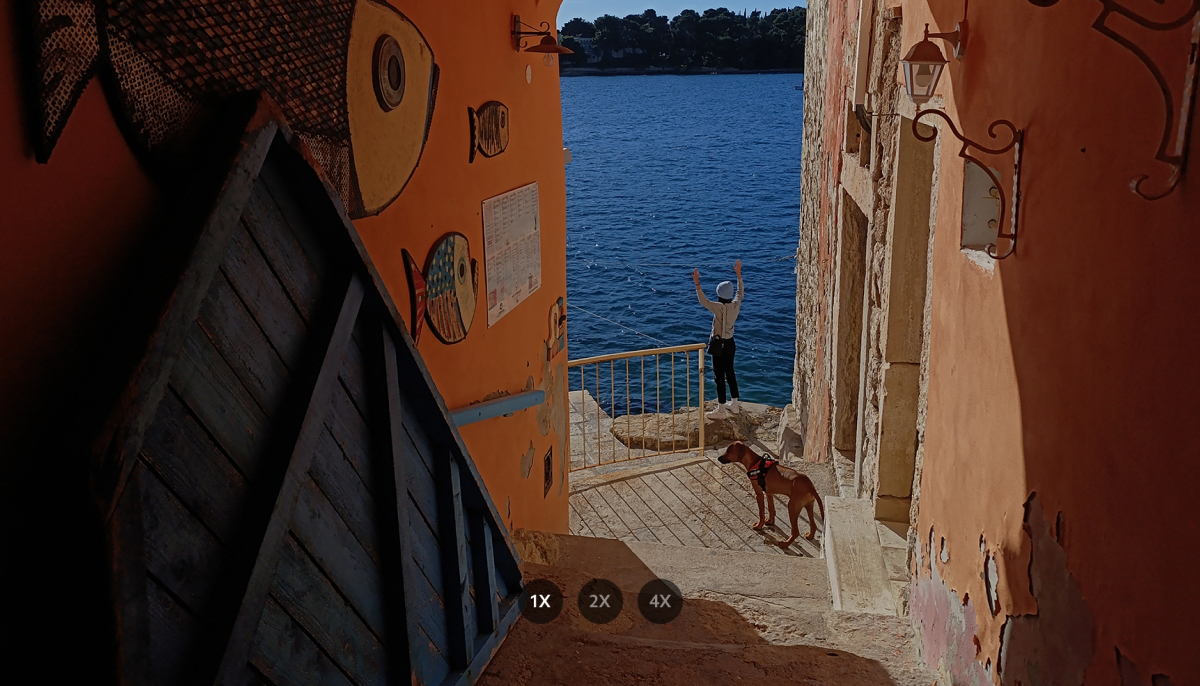Choose the 4X zoom option
Screen dimensions: 1200x686
pos(660,601)
